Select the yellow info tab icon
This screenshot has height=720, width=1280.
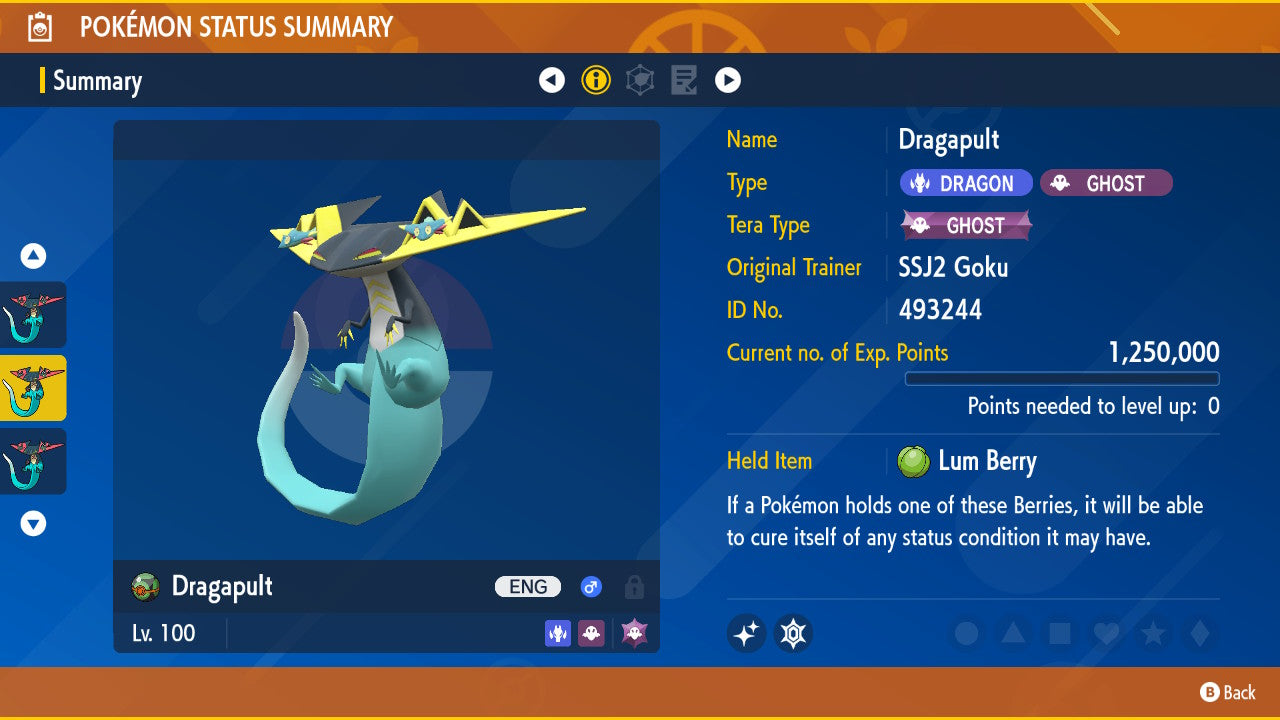(x=596, y=80)
